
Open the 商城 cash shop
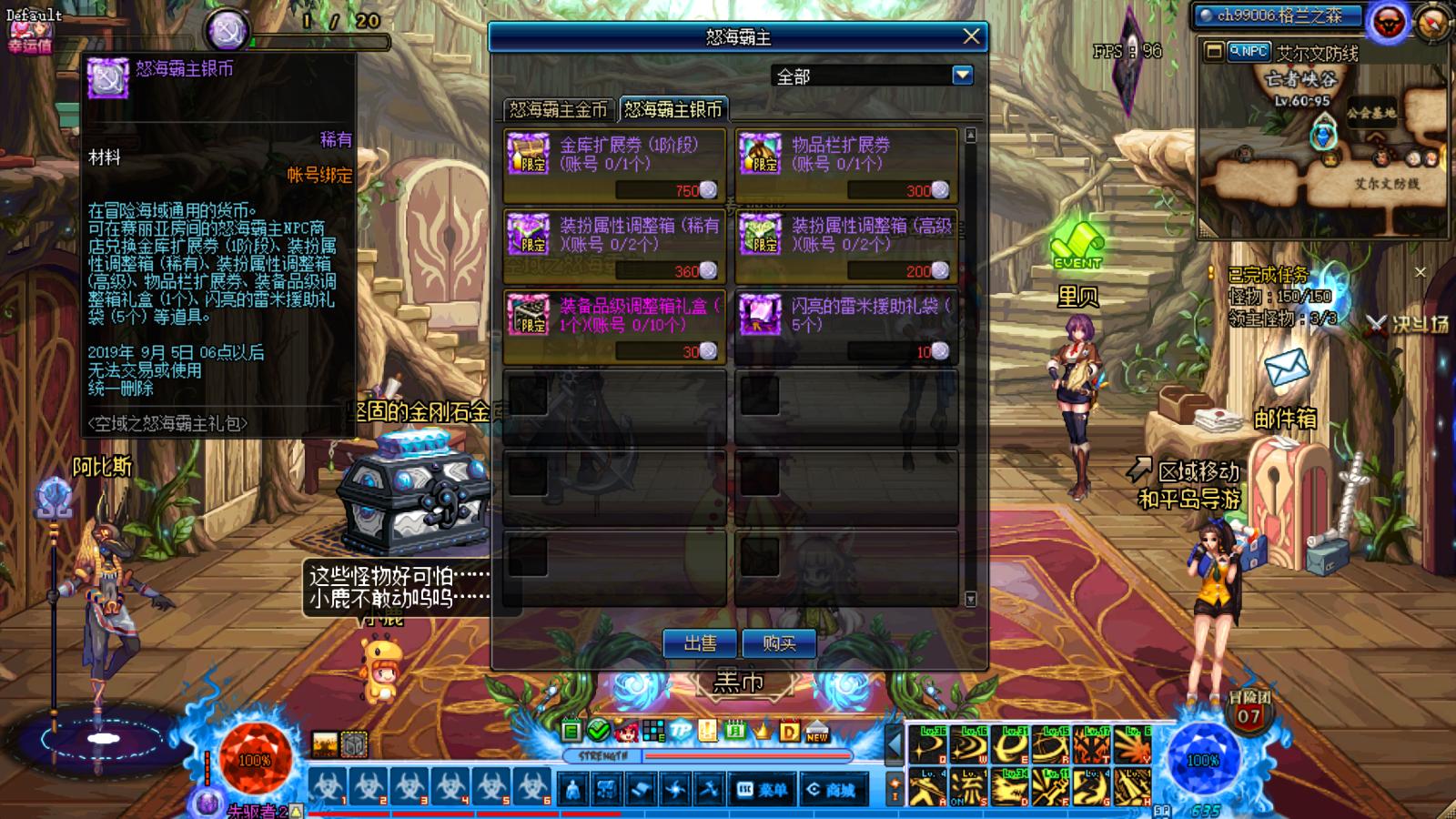pos(830,790)
